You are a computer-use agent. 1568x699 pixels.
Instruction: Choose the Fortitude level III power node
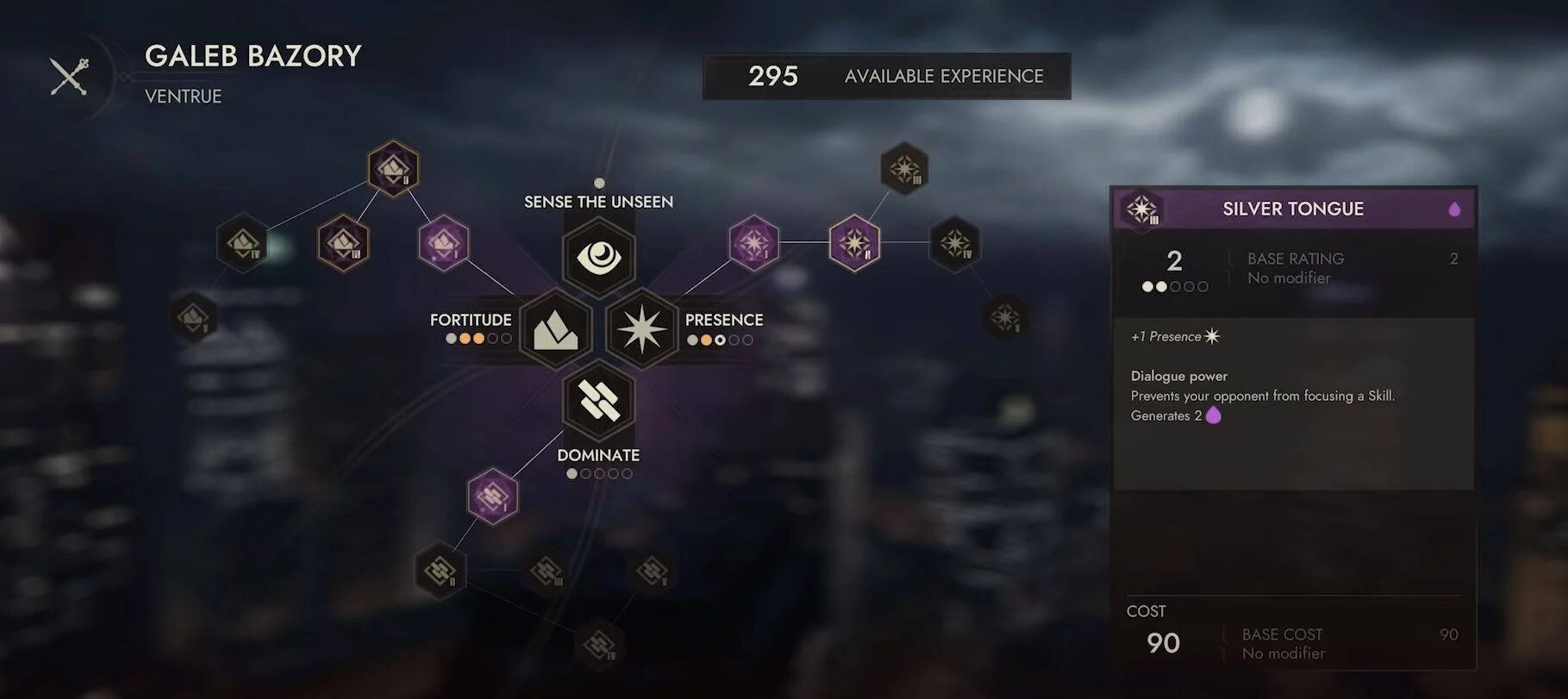click(343, 243)
